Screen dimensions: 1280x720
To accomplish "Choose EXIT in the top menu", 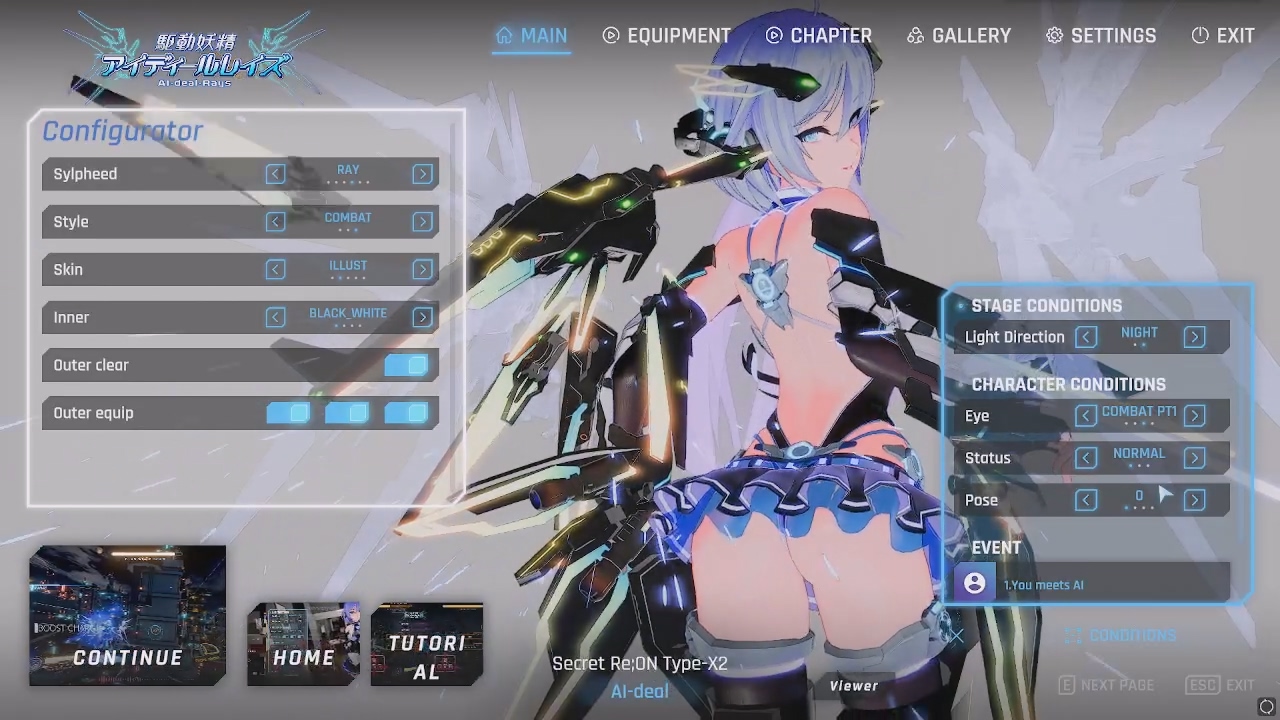I will click(x=1223, y=36).
